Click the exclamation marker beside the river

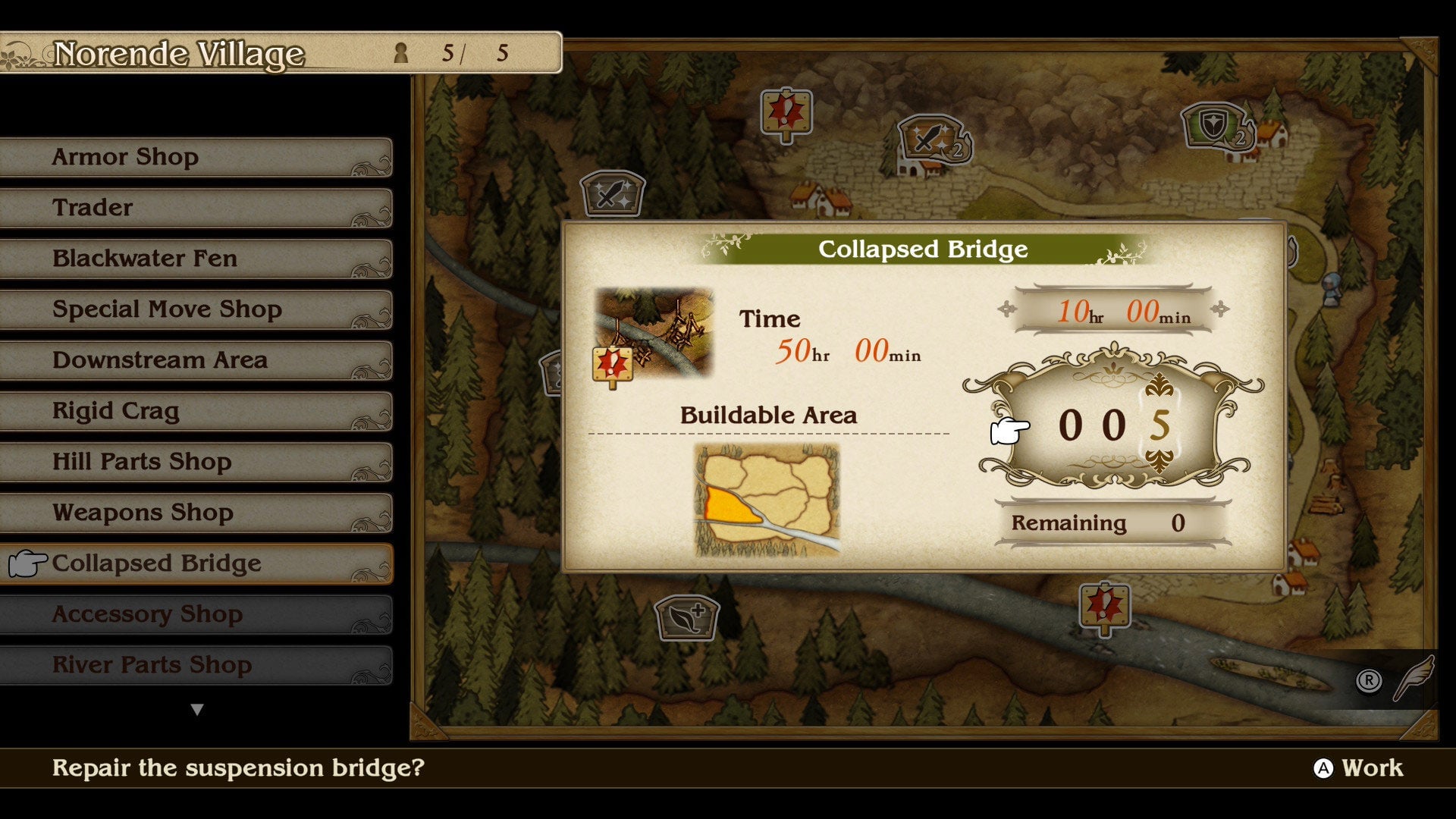tap(1105, 607)
